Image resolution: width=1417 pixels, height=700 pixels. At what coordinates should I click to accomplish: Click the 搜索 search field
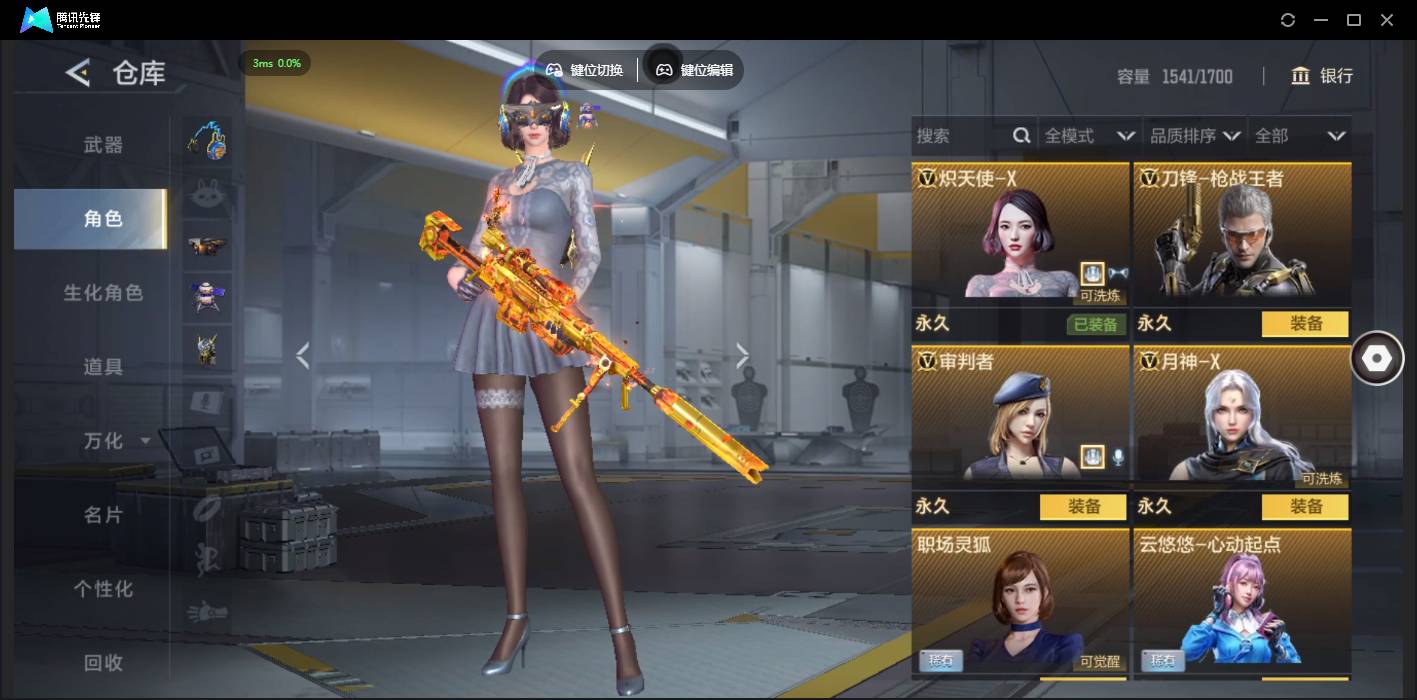963,136
